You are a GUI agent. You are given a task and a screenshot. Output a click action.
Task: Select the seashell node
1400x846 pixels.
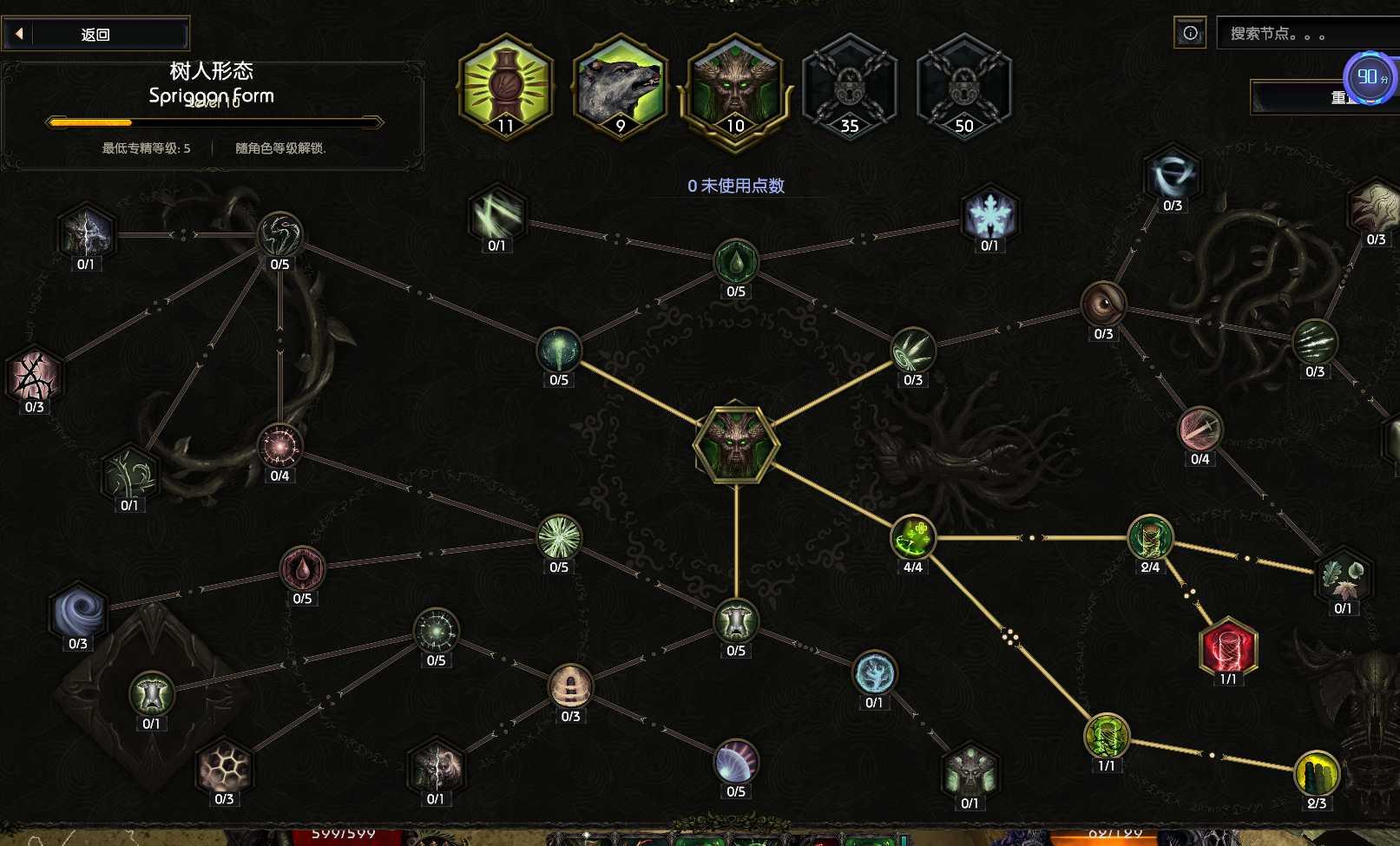tap(736, 762)
